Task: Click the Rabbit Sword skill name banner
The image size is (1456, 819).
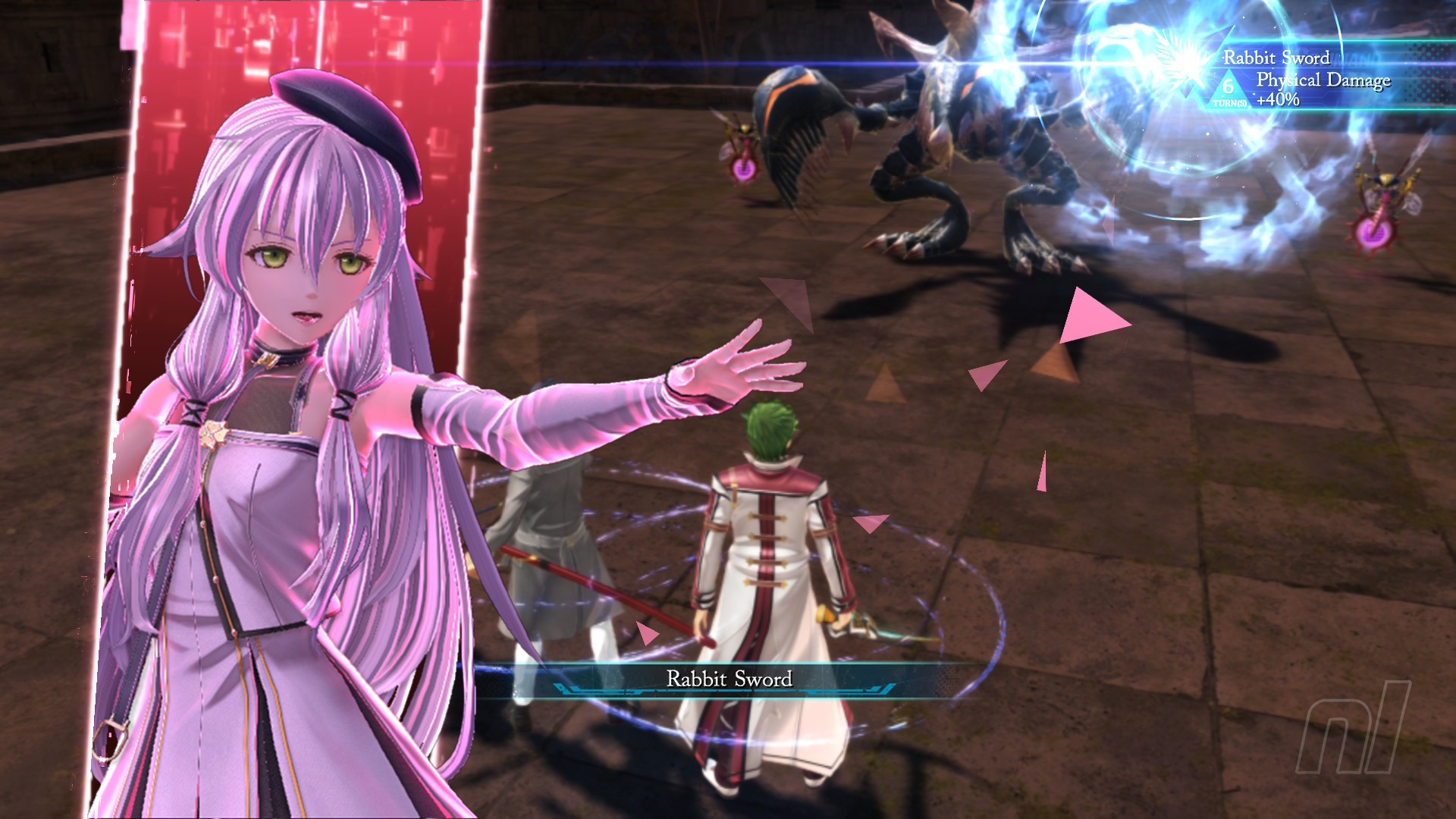Action: click(x=729, y=679)
